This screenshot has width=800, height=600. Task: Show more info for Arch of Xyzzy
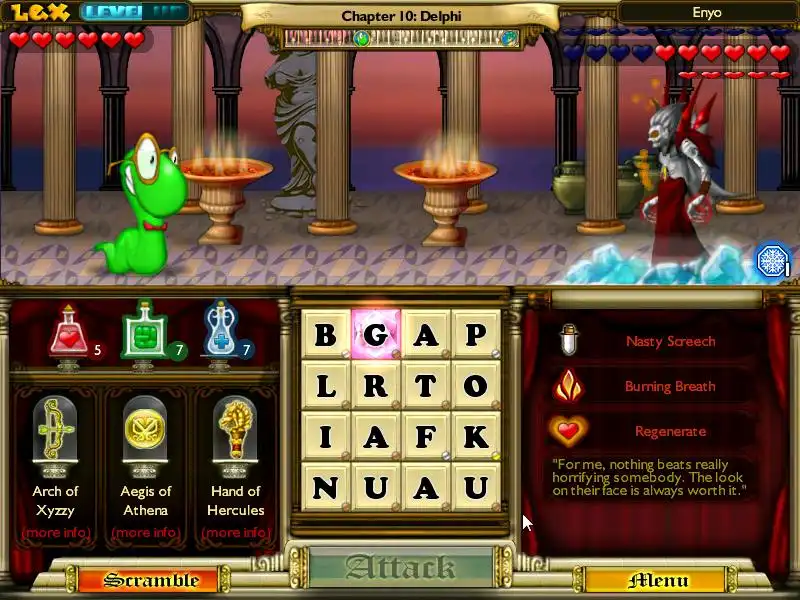pos(56,532)
